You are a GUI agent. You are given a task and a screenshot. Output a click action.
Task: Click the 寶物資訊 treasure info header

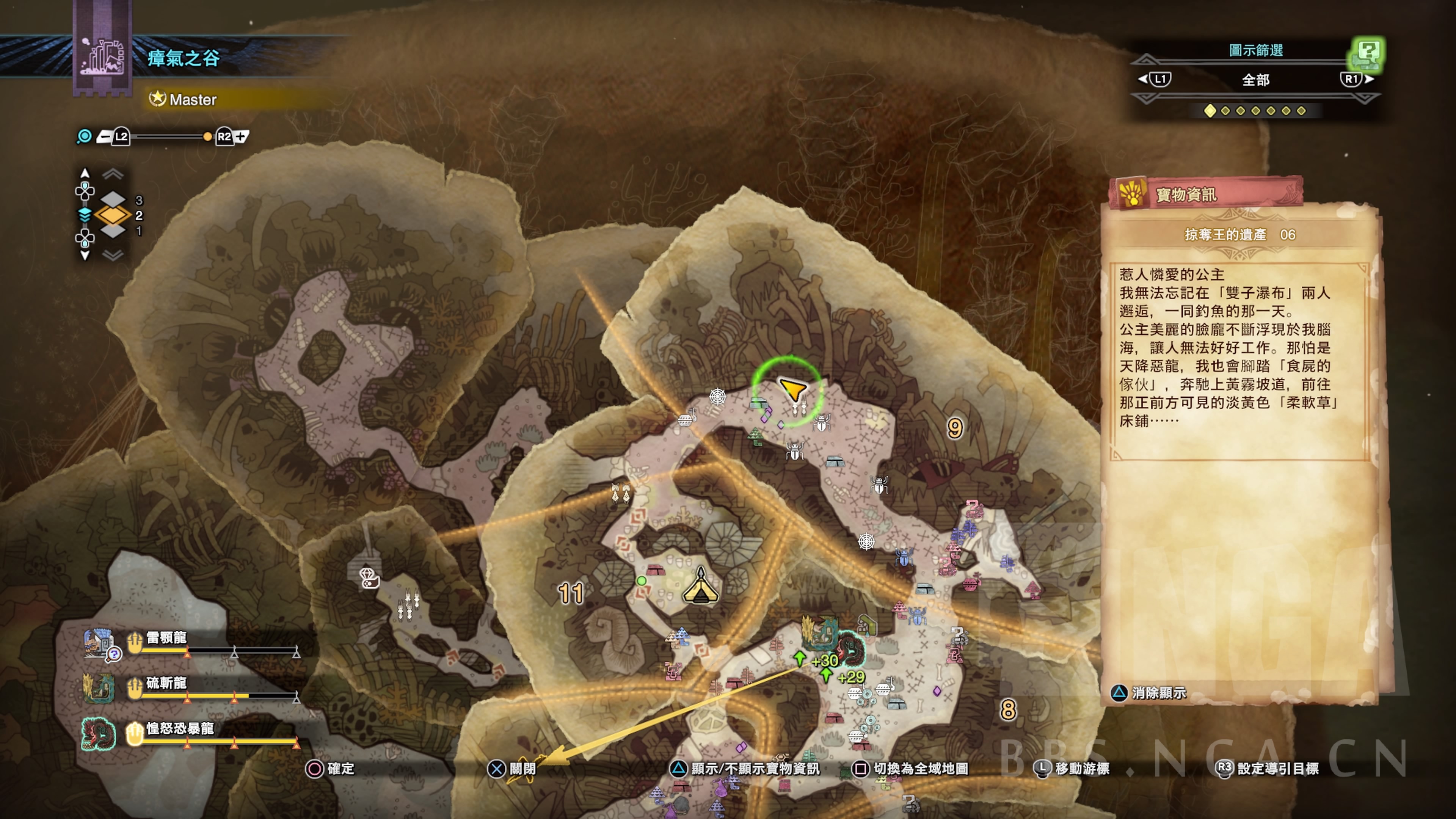1186,195
